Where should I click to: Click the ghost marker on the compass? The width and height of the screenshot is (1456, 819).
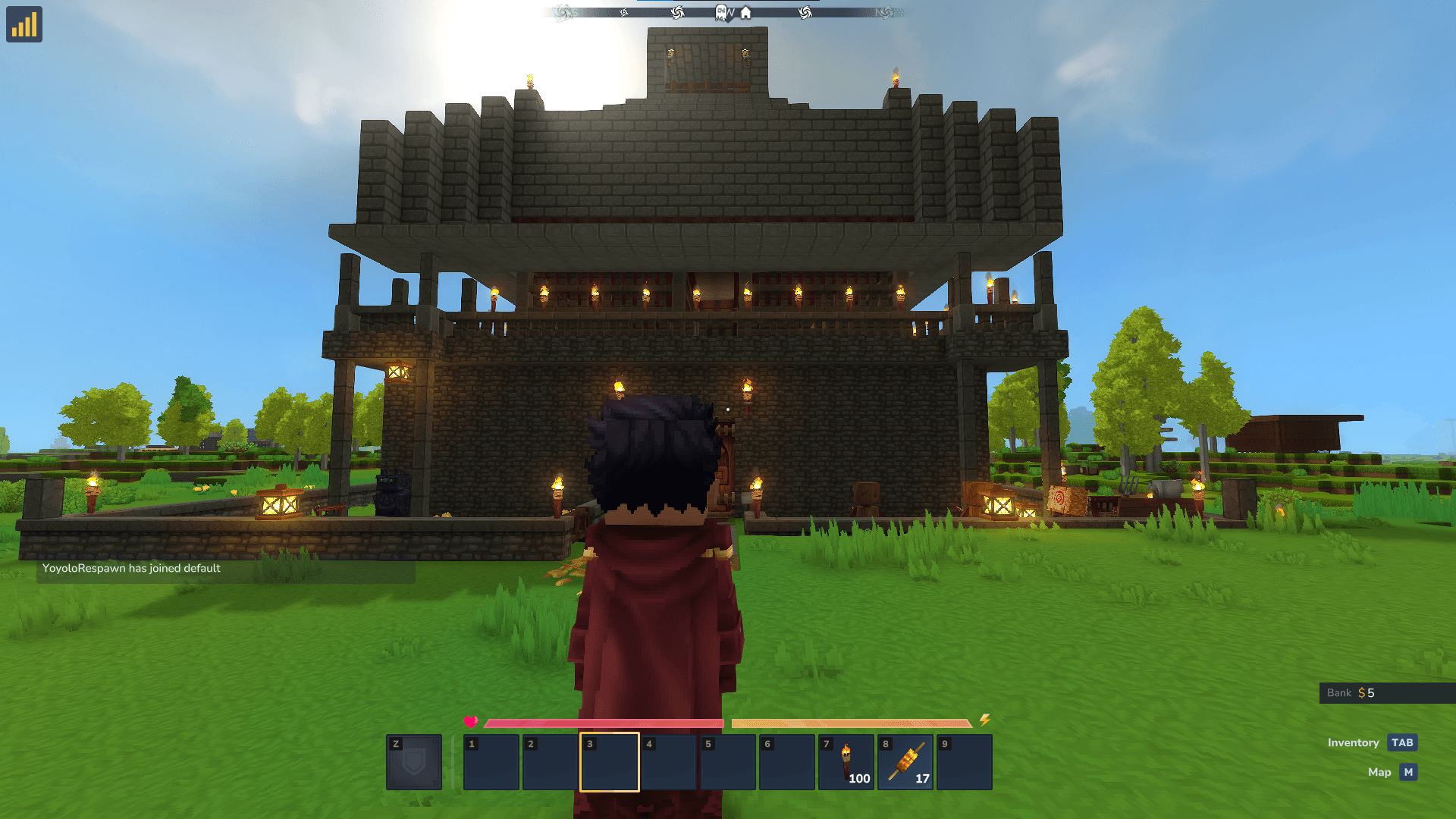(720, 13)
